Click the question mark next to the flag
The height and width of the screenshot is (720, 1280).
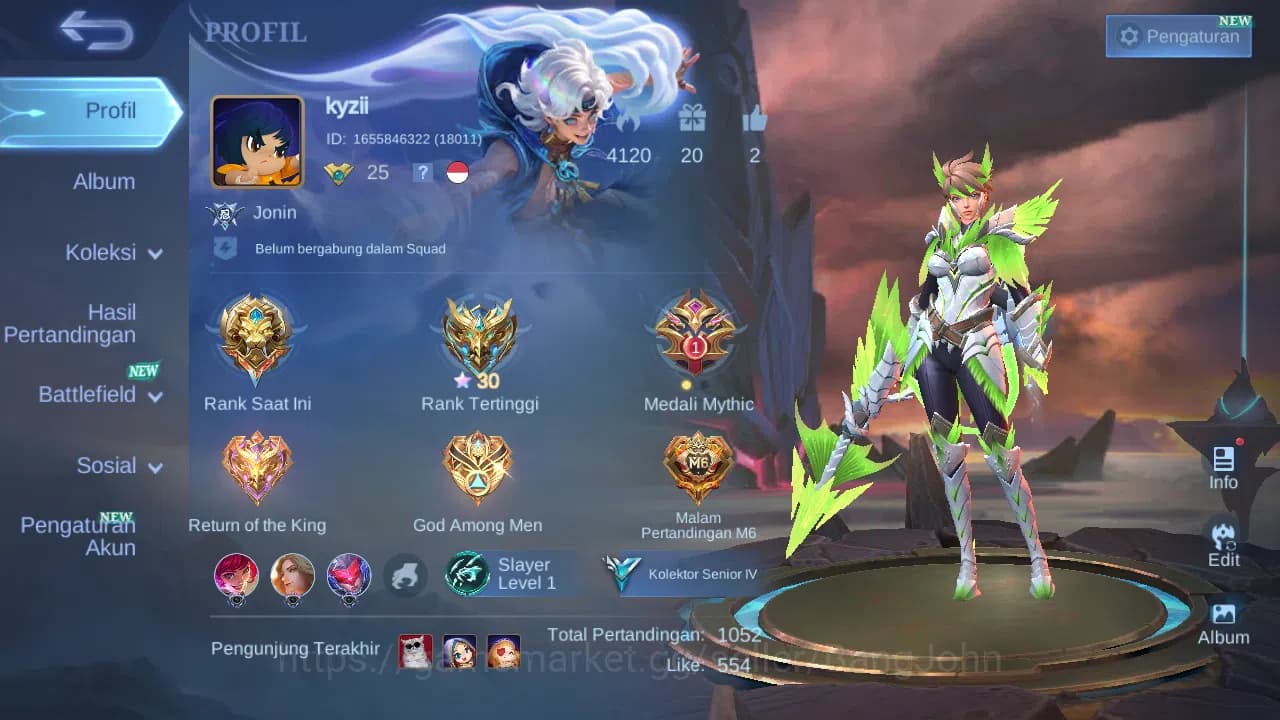click(422, 172)
